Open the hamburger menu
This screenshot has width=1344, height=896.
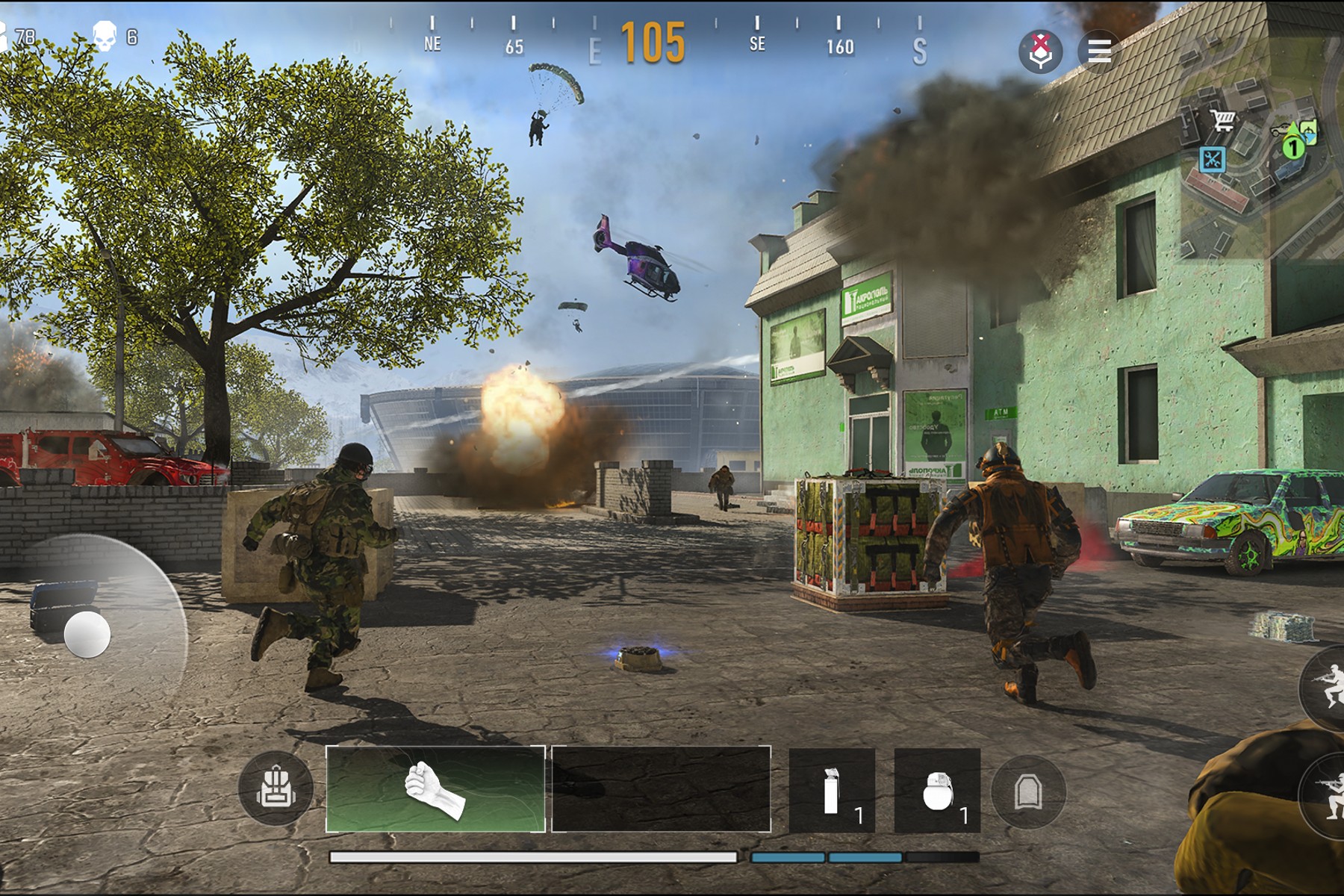pos(1099,51)
